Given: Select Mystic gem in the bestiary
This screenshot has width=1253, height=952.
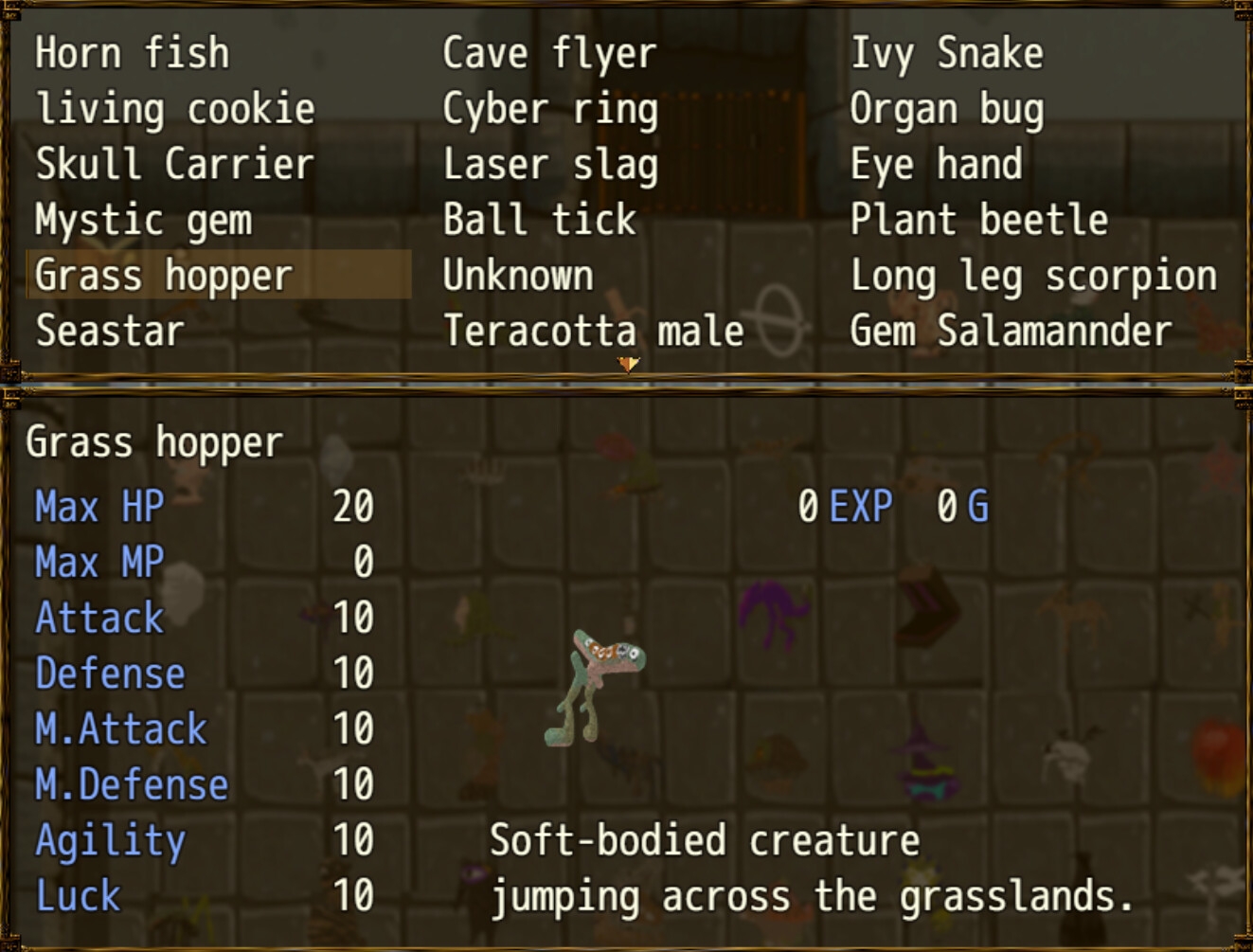Looking at the screenshot, I should [144, 220].
